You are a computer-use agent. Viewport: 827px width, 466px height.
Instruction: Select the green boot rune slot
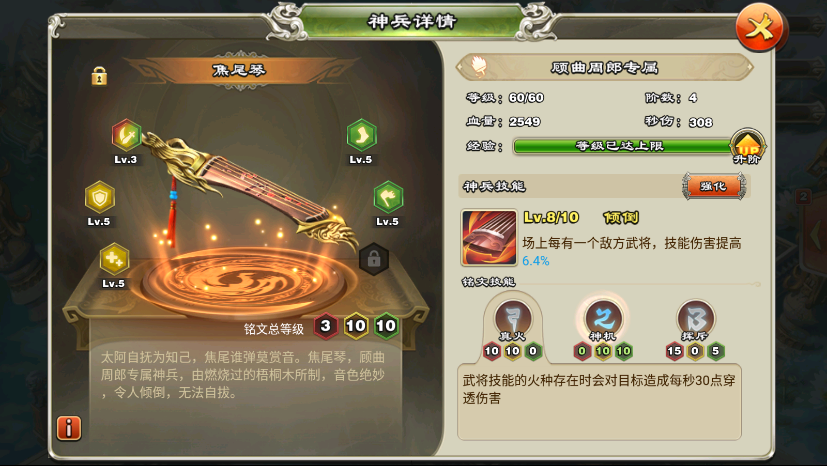(x=361, y=134)
